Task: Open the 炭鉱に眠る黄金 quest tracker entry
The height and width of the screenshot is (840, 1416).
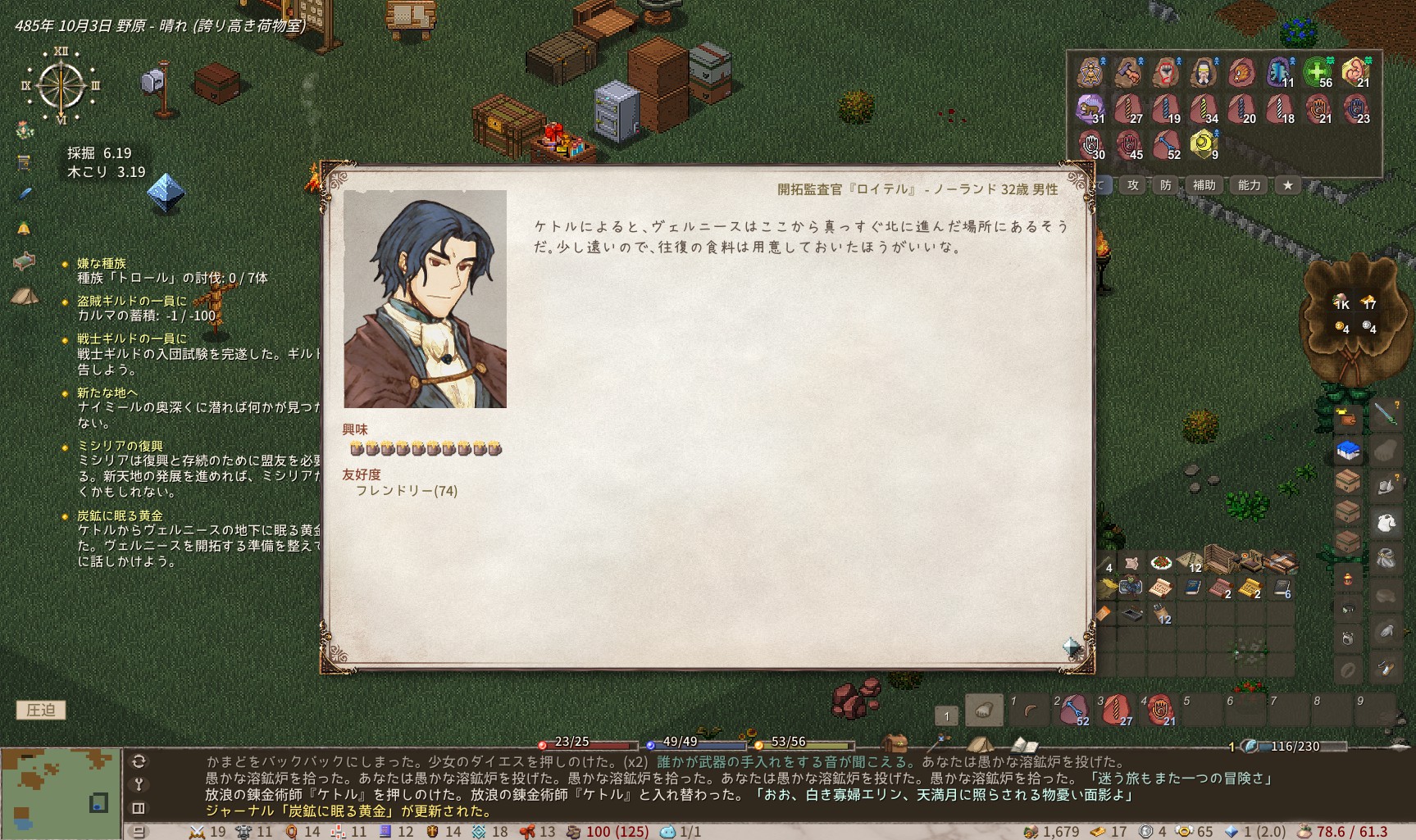Action: [120, 515]
